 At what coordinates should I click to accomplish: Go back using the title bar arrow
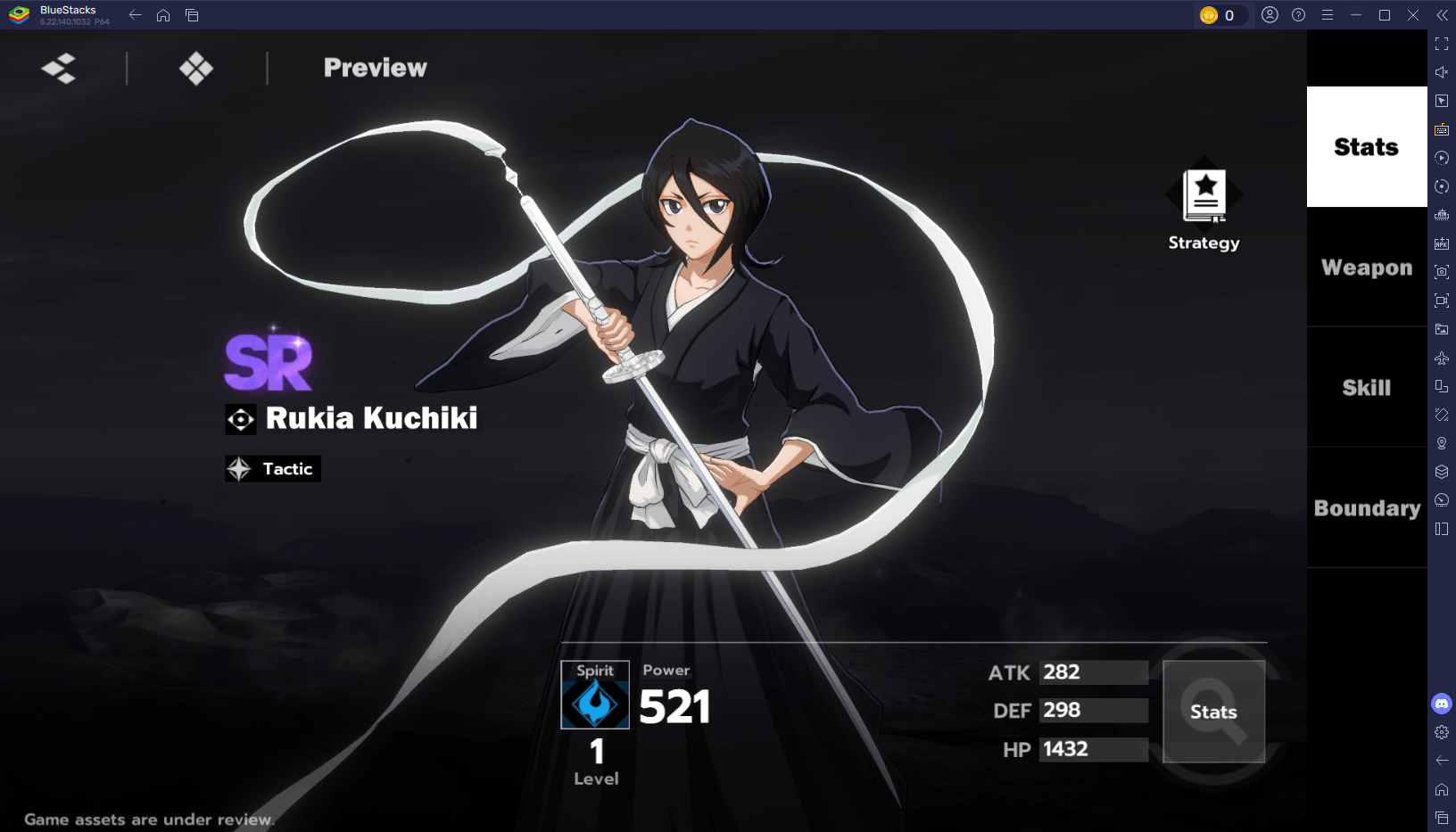134,14
